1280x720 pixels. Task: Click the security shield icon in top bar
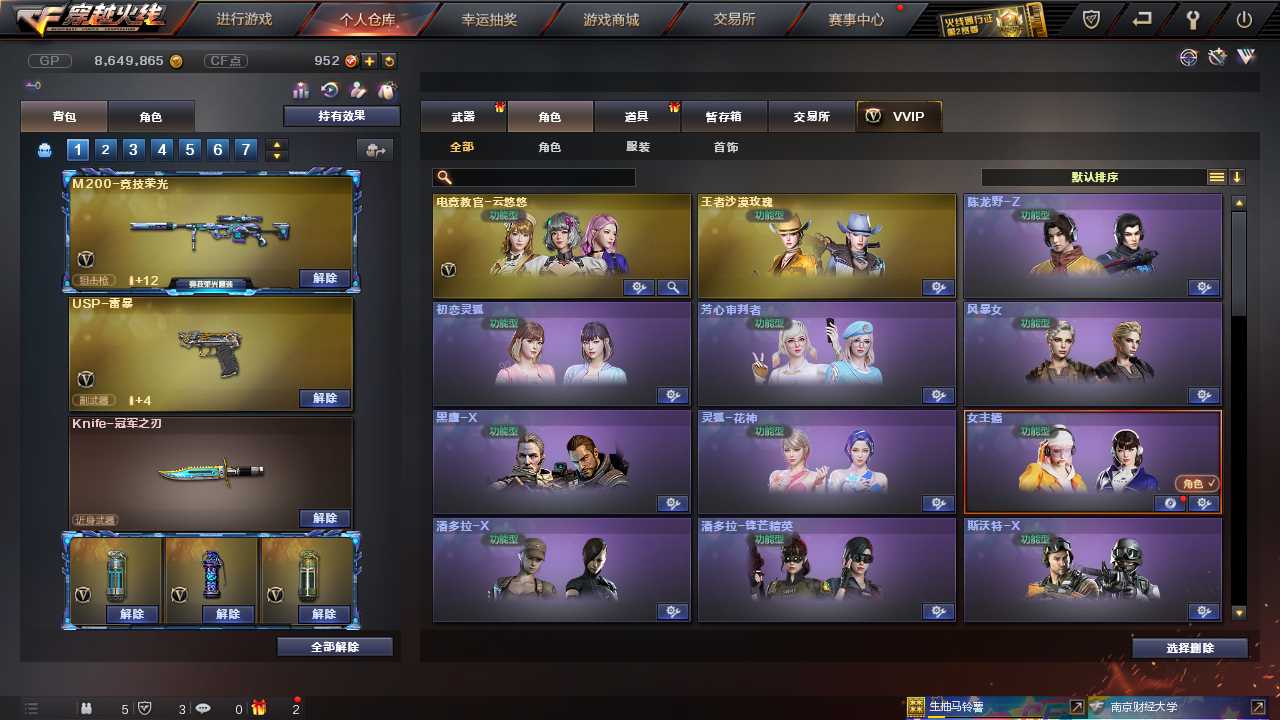(1091, 19)
